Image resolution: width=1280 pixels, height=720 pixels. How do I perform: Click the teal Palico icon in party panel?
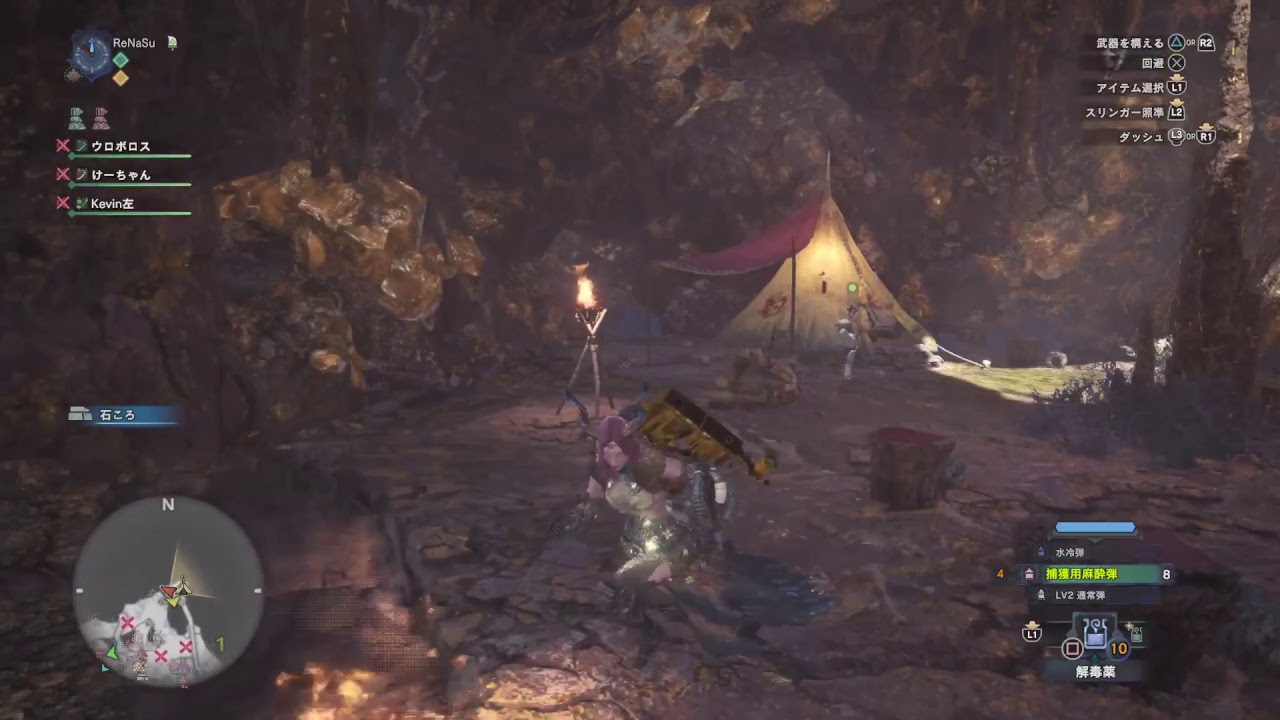pos(77,119)
